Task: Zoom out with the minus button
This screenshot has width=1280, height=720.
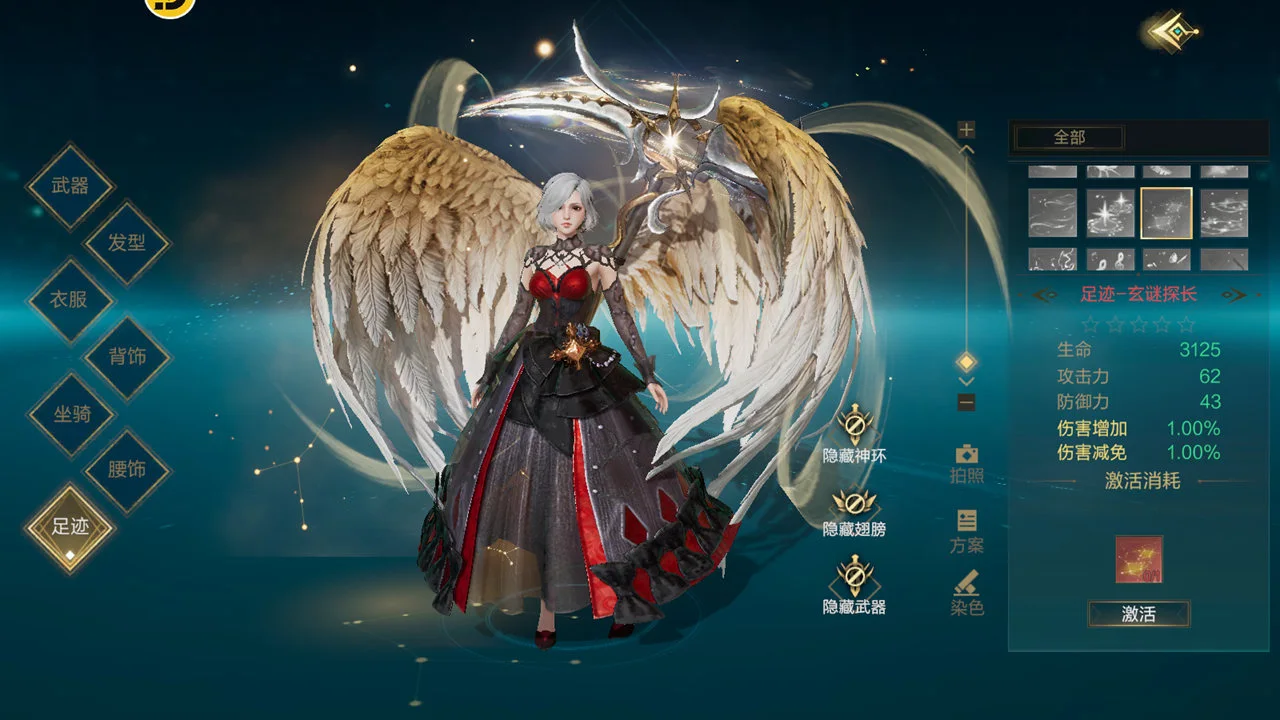Action: pyautogui.click(x=966, y=403)
